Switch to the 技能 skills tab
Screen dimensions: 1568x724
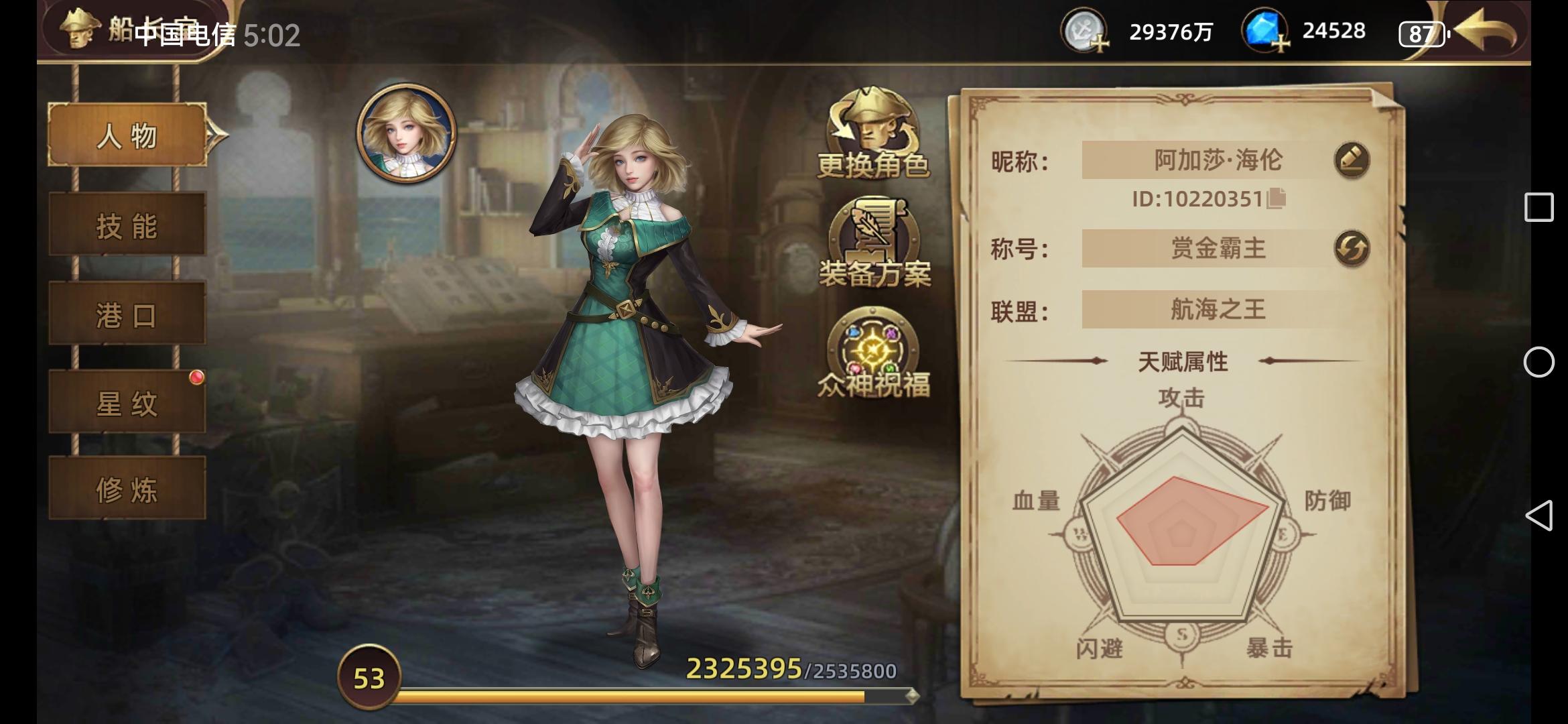point(127,227)
